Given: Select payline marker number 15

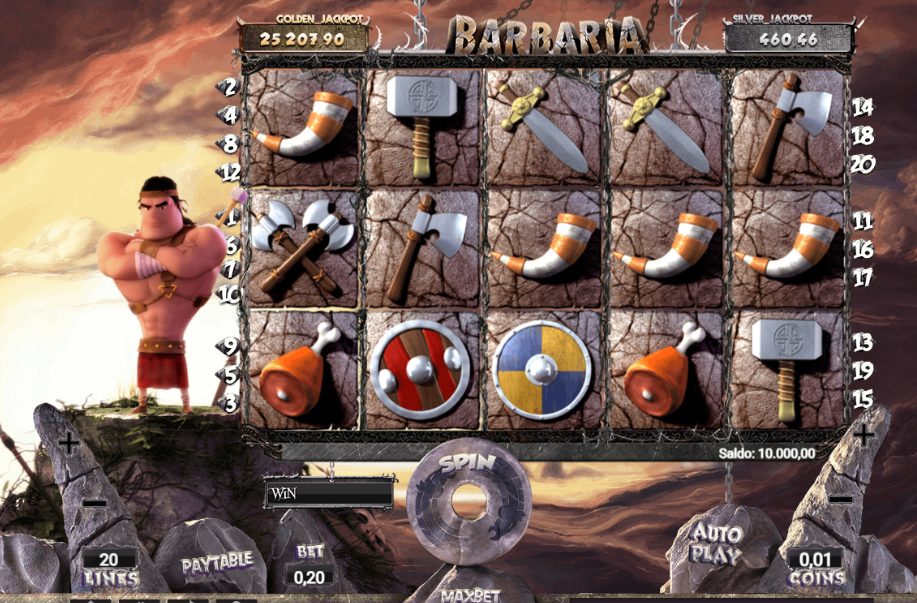Looking at the screenshot, I should click(x=862, y=398).
